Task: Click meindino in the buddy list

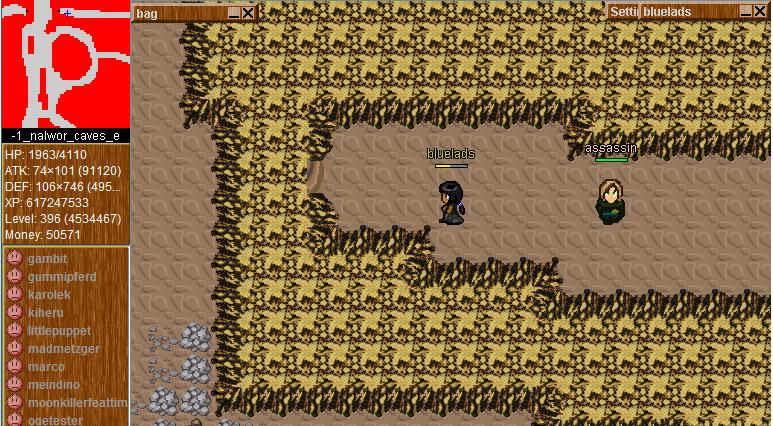Action: point(54,385)
